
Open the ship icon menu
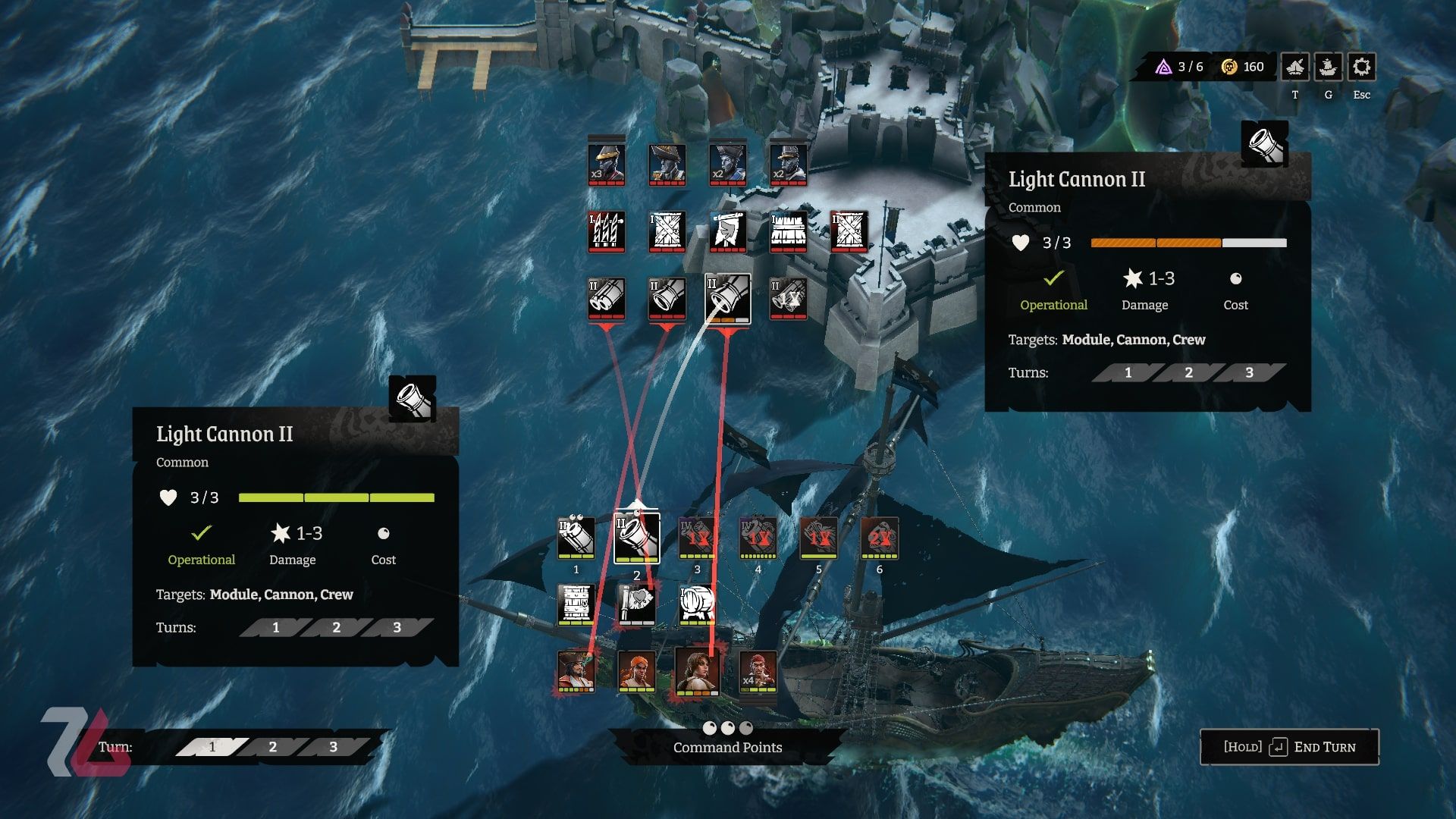[x=1328, y=67]
